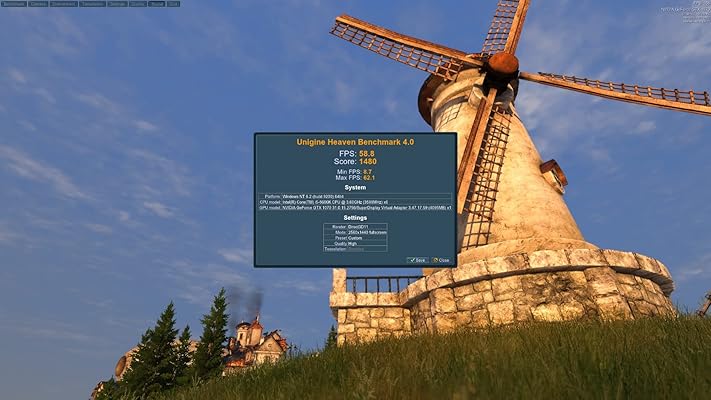
Task: Save the benchmark results
Action: pos(418,260)
